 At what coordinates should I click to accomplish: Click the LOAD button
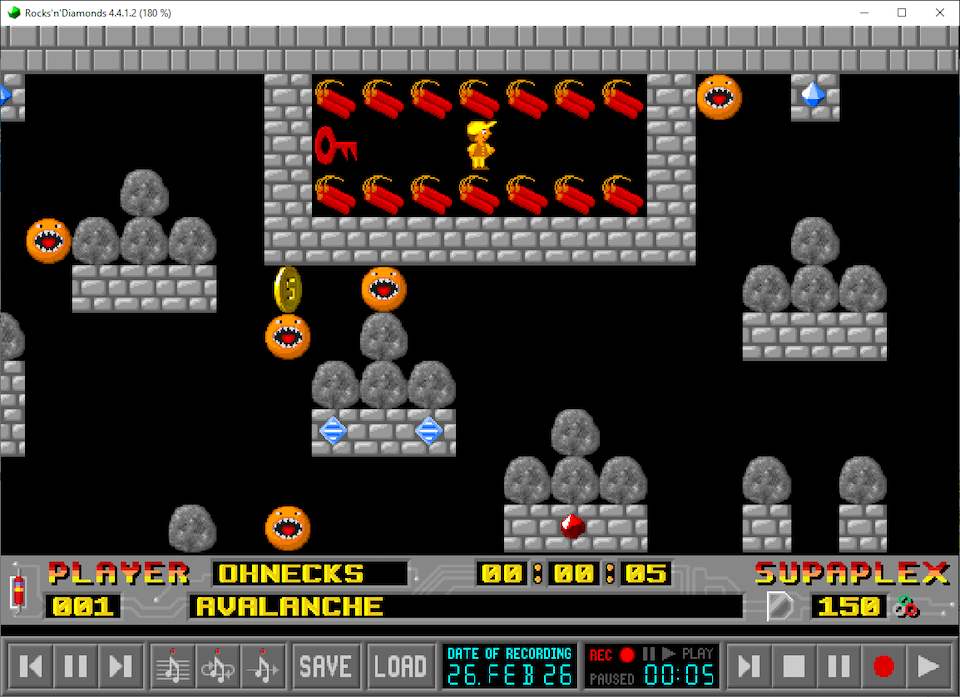[400, 665]
